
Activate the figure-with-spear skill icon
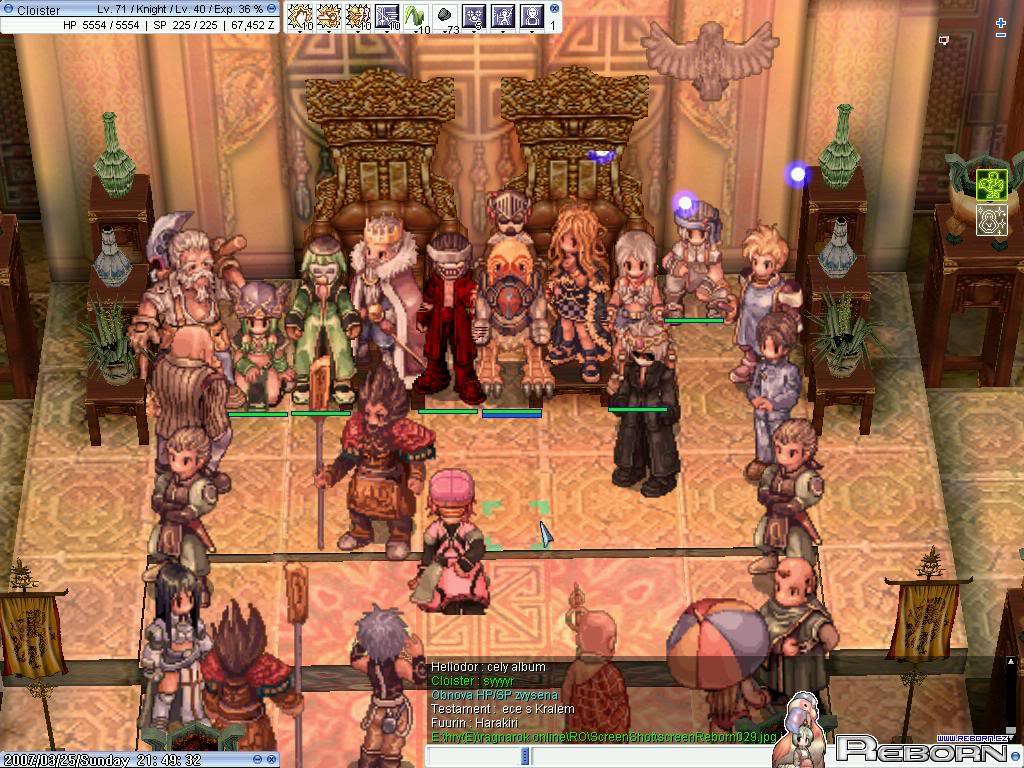click(502, 16)
